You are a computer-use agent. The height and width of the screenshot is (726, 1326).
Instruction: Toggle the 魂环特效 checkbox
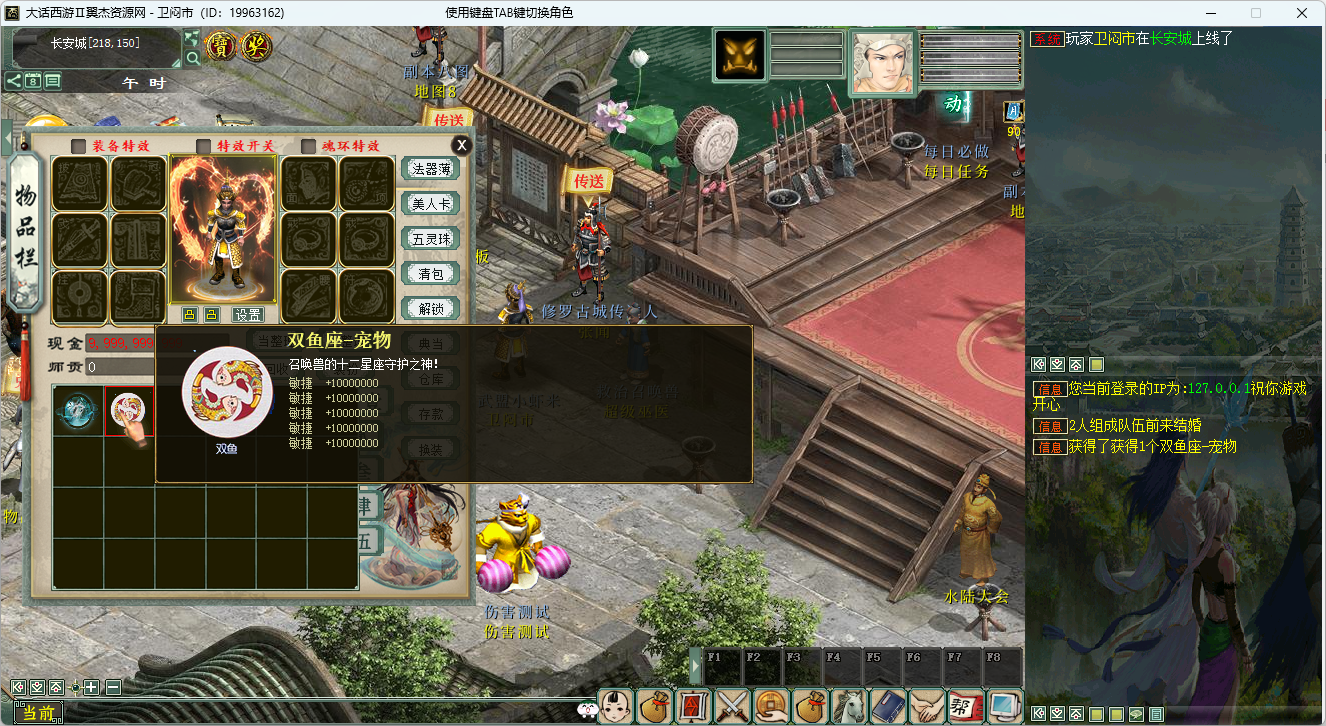[308, 146]
